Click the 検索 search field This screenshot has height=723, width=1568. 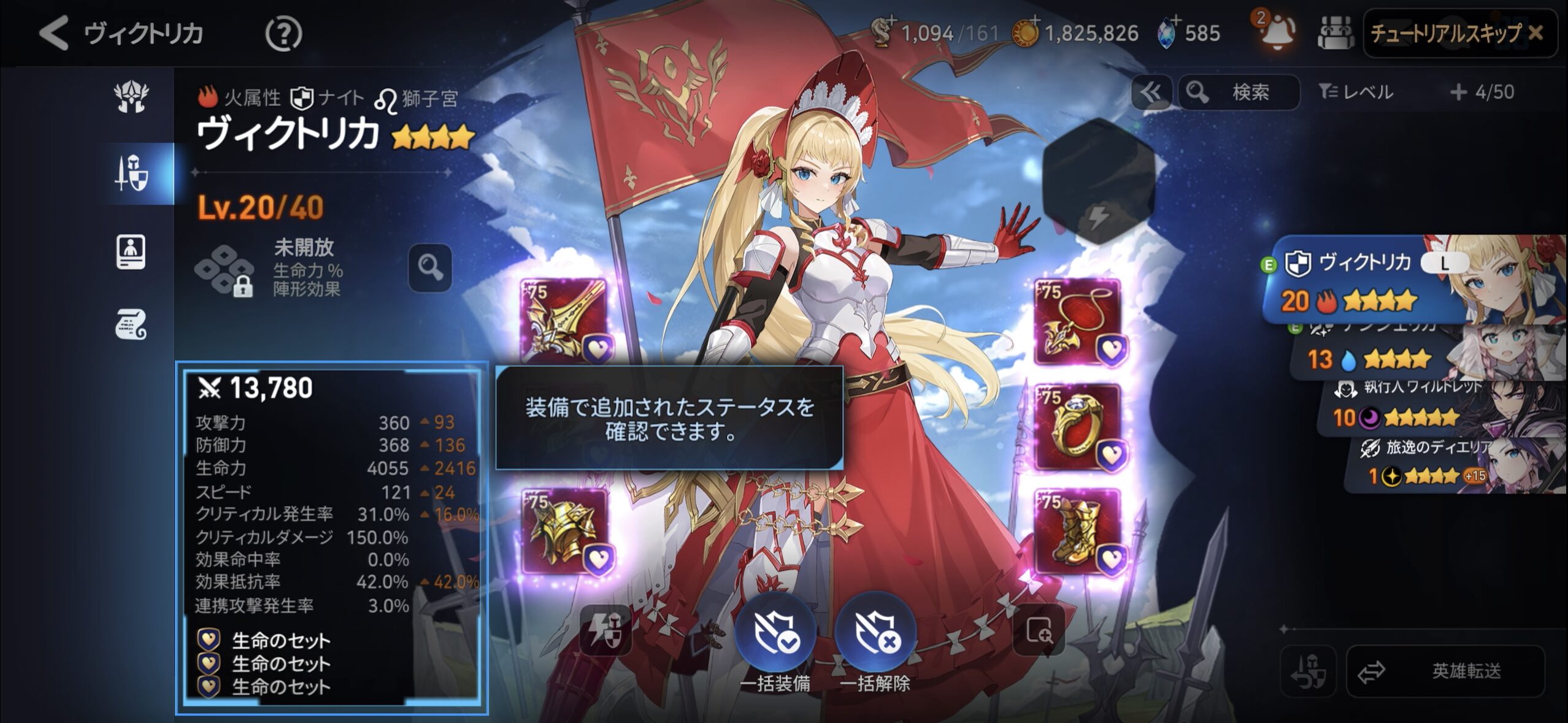pyautogui.click(x=1239, y=93)
